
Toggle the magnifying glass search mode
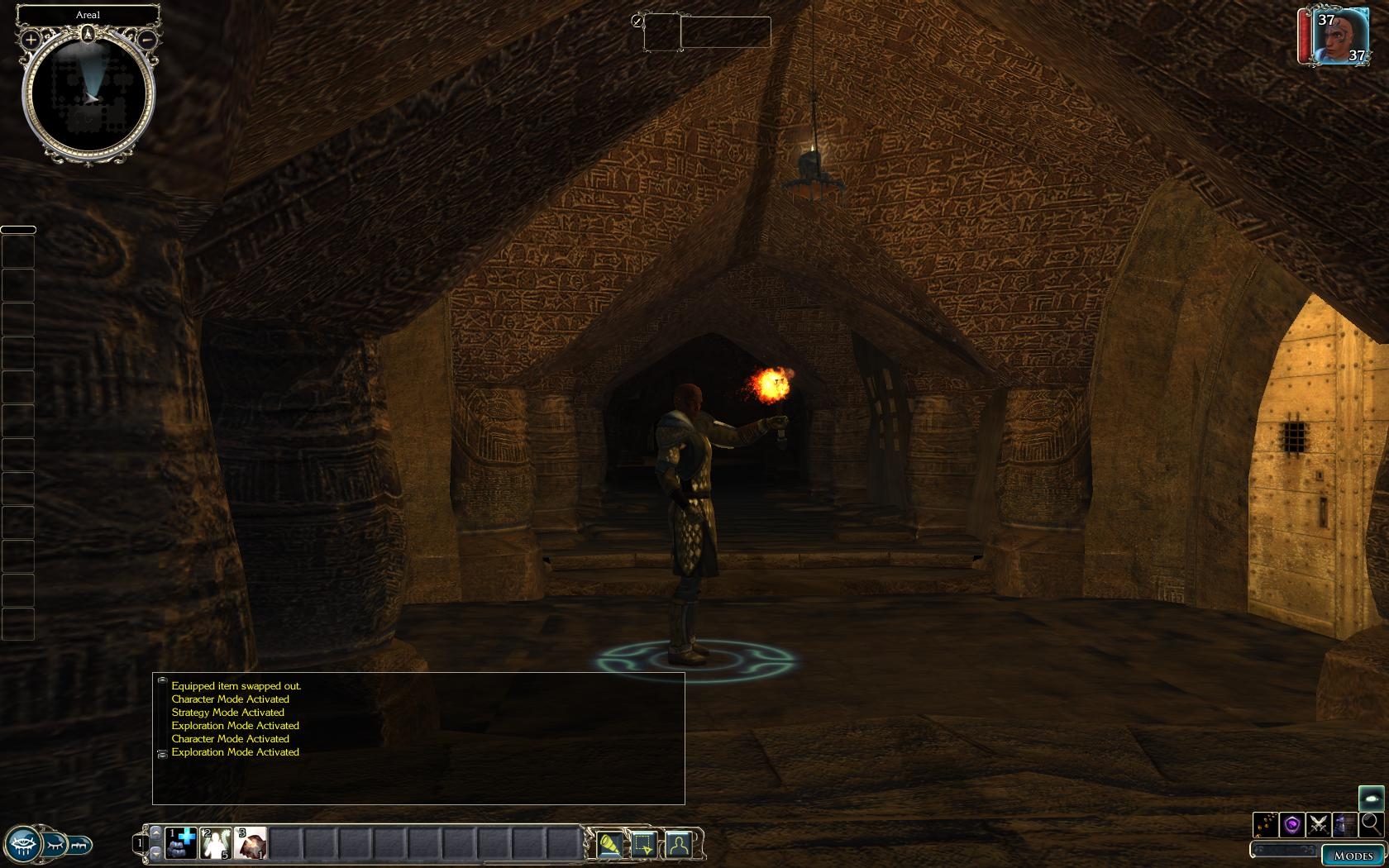pos(1371,823)
